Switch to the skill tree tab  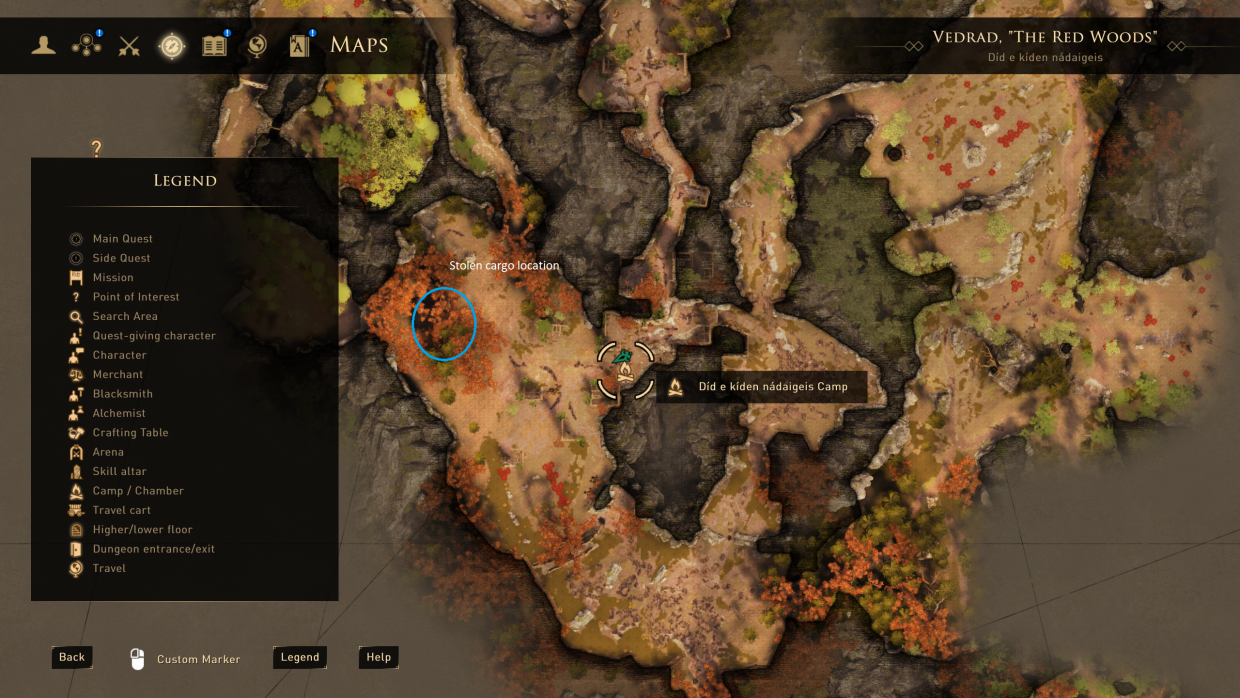coord(86,45)
